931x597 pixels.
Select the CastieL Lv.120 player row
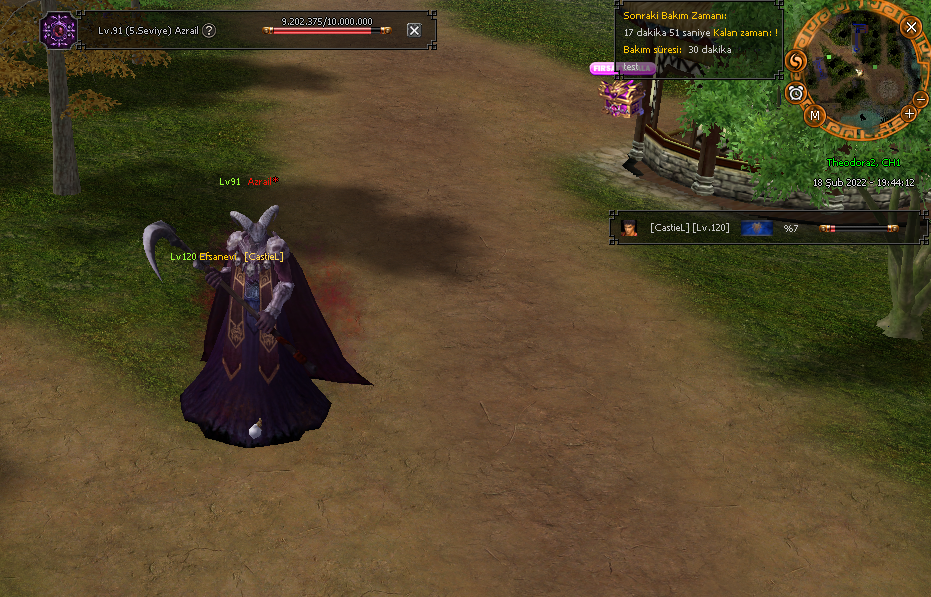click(690, 228)
